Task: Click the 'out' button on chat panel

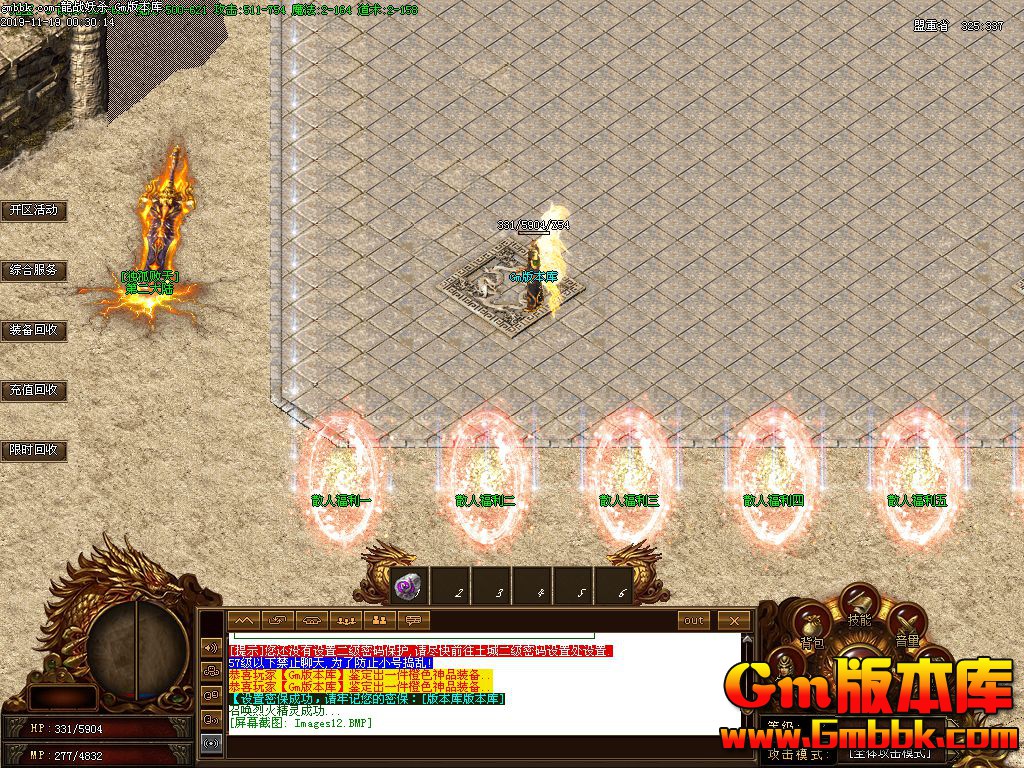Action: point(694,620)
